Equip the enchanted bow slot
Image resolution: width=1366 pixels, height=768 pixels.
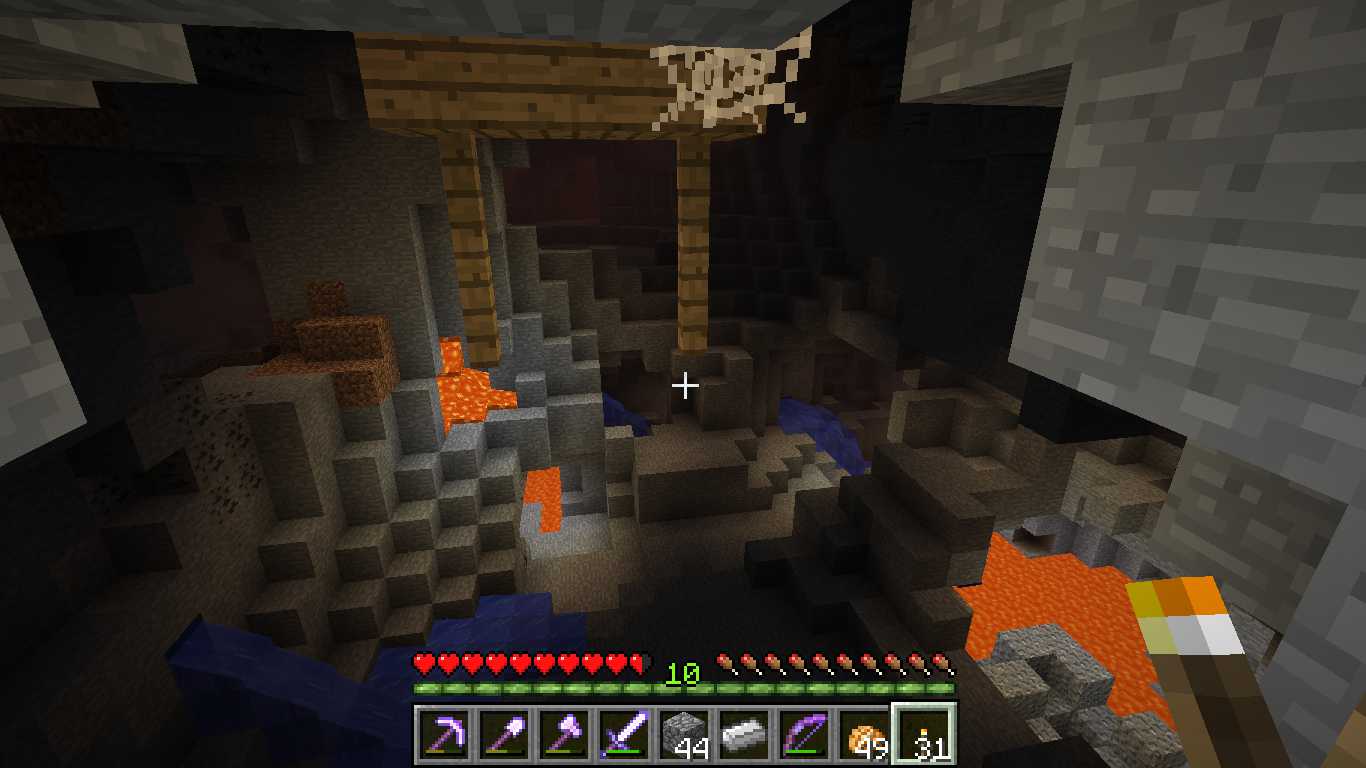803,735
